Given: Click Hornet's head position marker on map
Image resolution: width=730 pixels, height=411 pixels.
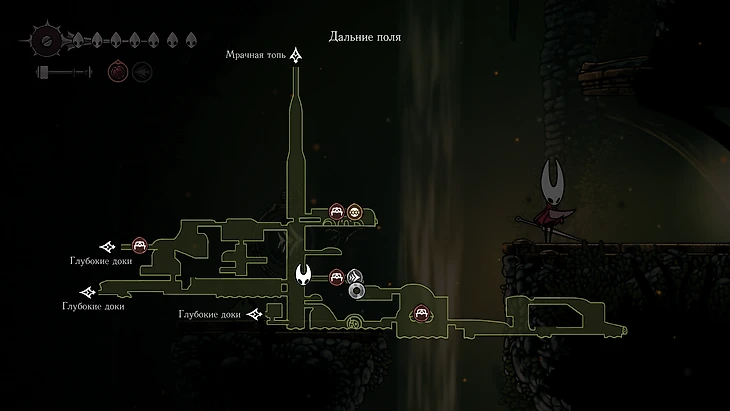Looking at the screenshot, I should point(304,275).
